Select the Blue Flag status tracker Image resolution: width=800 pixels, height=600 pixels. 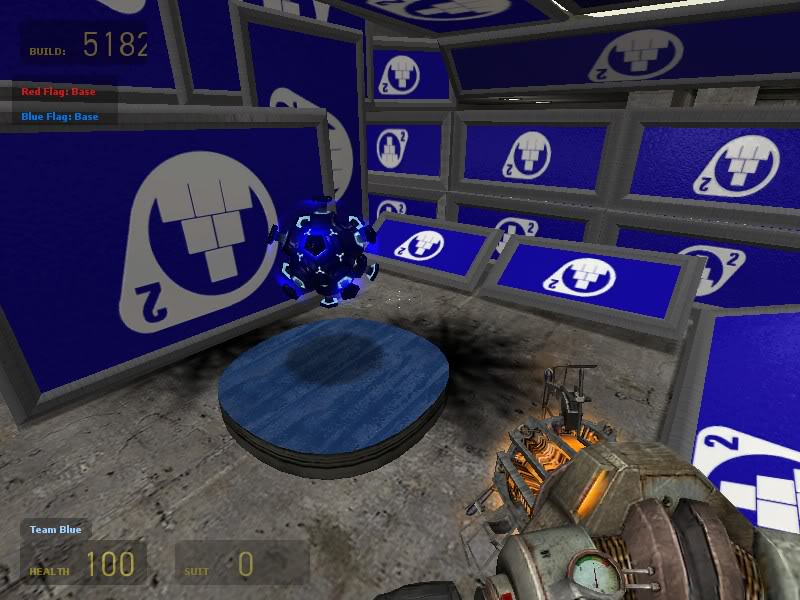(x=60, y=116)
